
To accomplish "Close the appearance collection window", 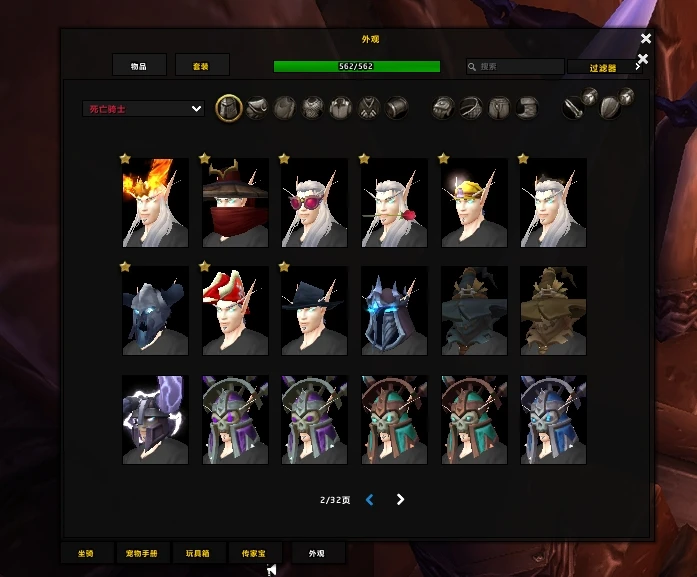I will tap(646, 39).
